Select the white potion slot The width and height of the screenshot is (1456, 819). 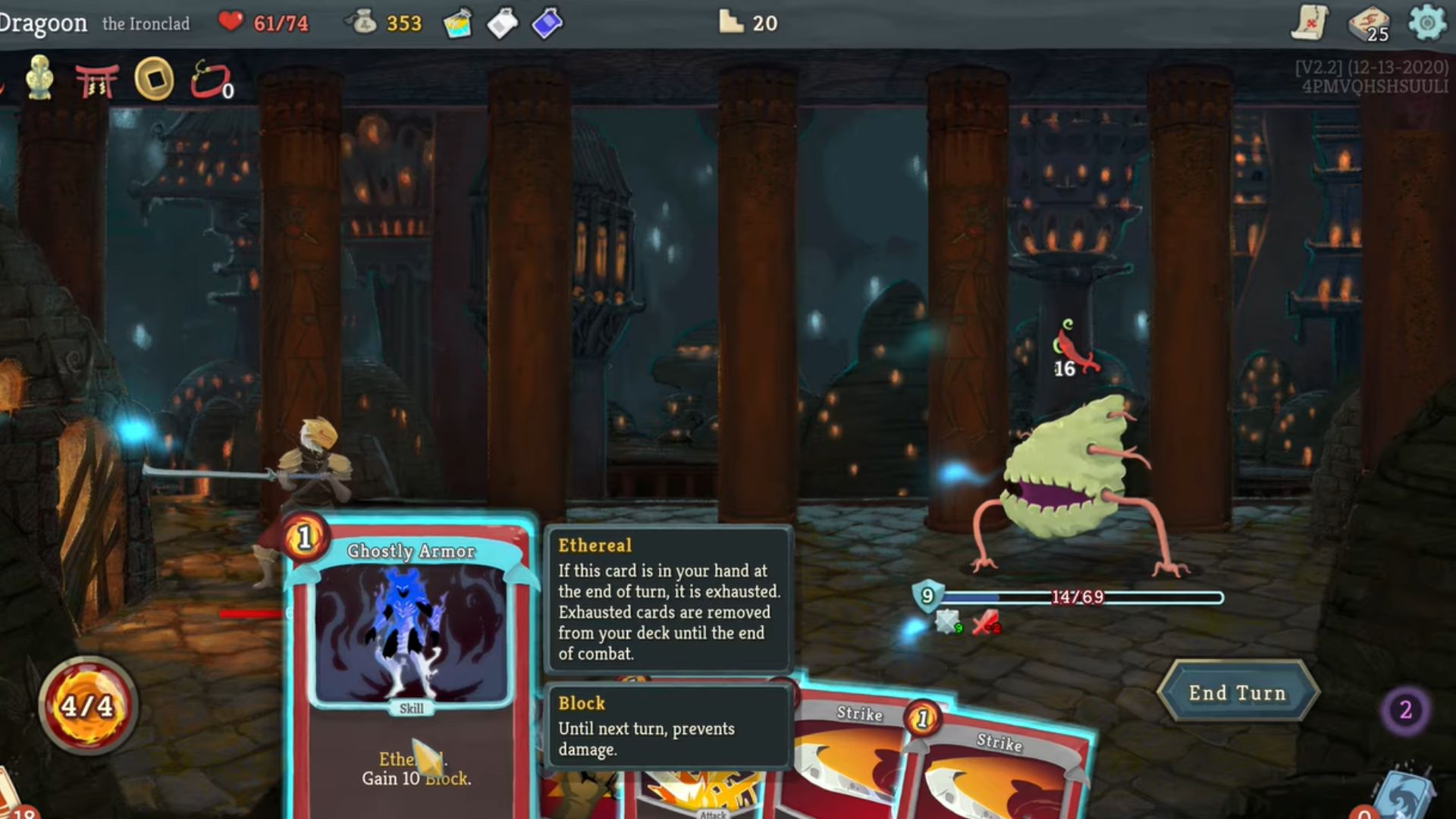(x=502, y=24)
